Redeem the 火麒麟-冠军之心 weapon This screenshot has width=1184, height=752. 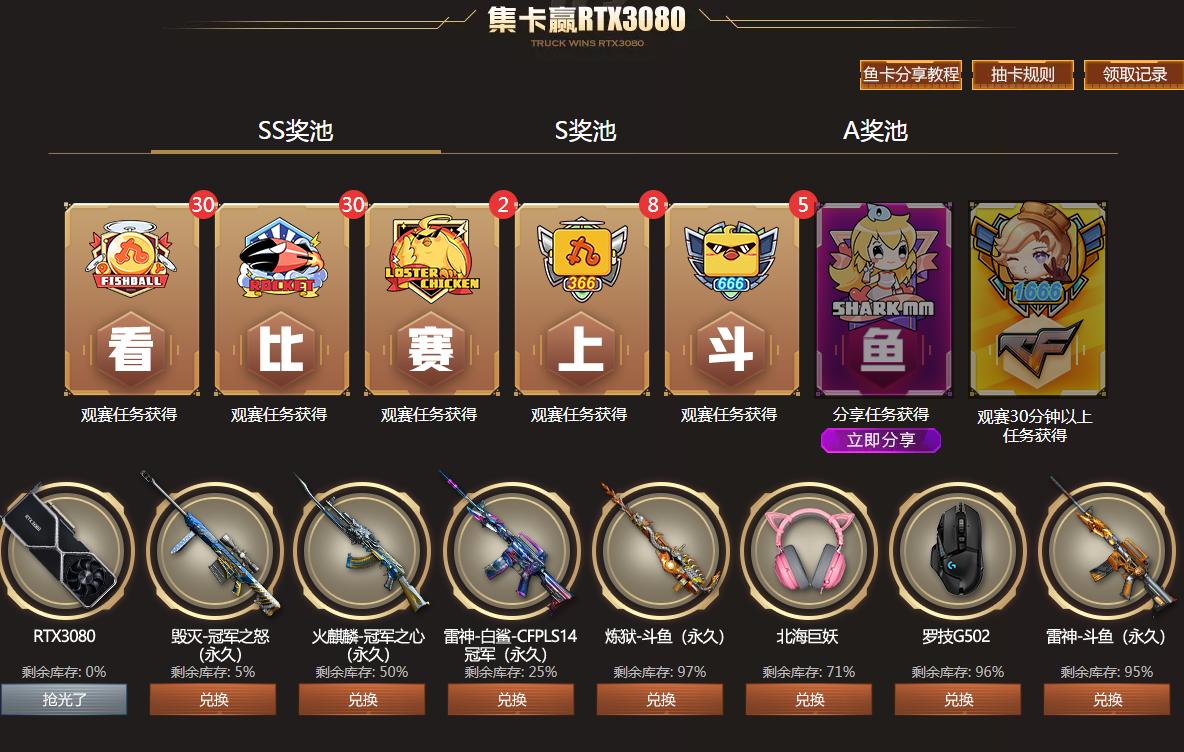(x=362, y=700)
